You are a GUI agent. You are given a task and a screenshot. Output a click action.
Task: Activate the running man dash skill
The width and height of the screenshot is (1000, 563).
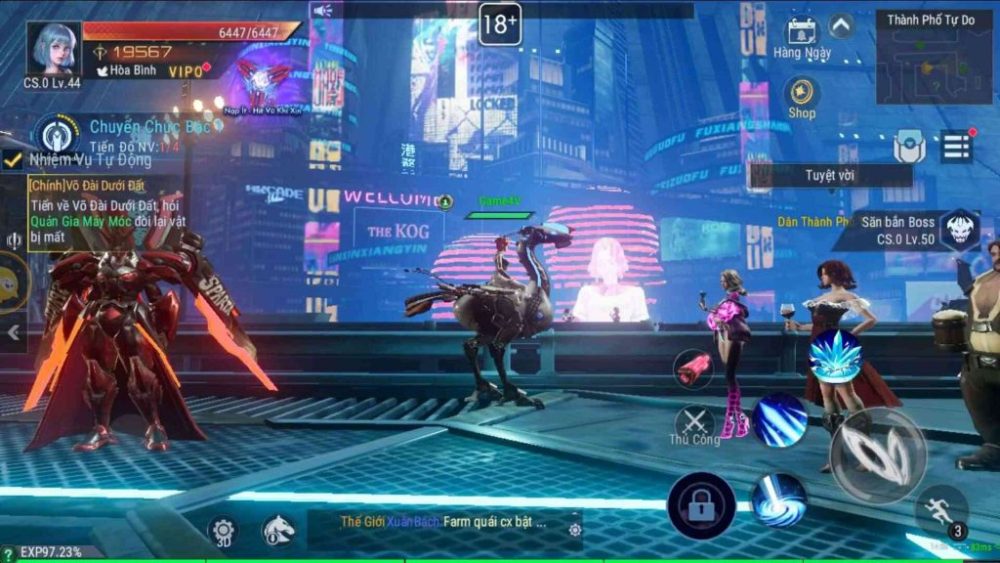(940, 510)
